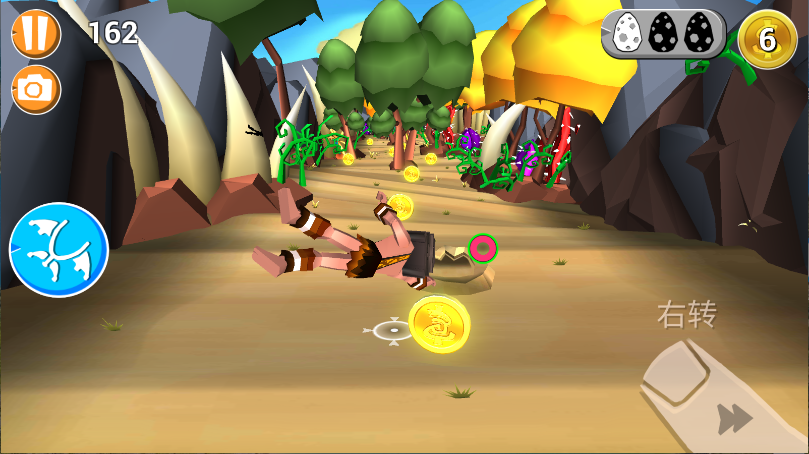Activate the blue pterodactyl ability

(58, 250)
